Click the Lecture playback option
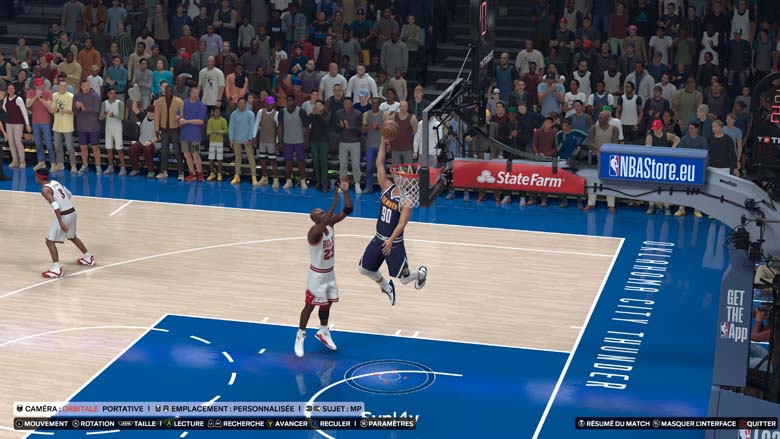 click(181, 423)
